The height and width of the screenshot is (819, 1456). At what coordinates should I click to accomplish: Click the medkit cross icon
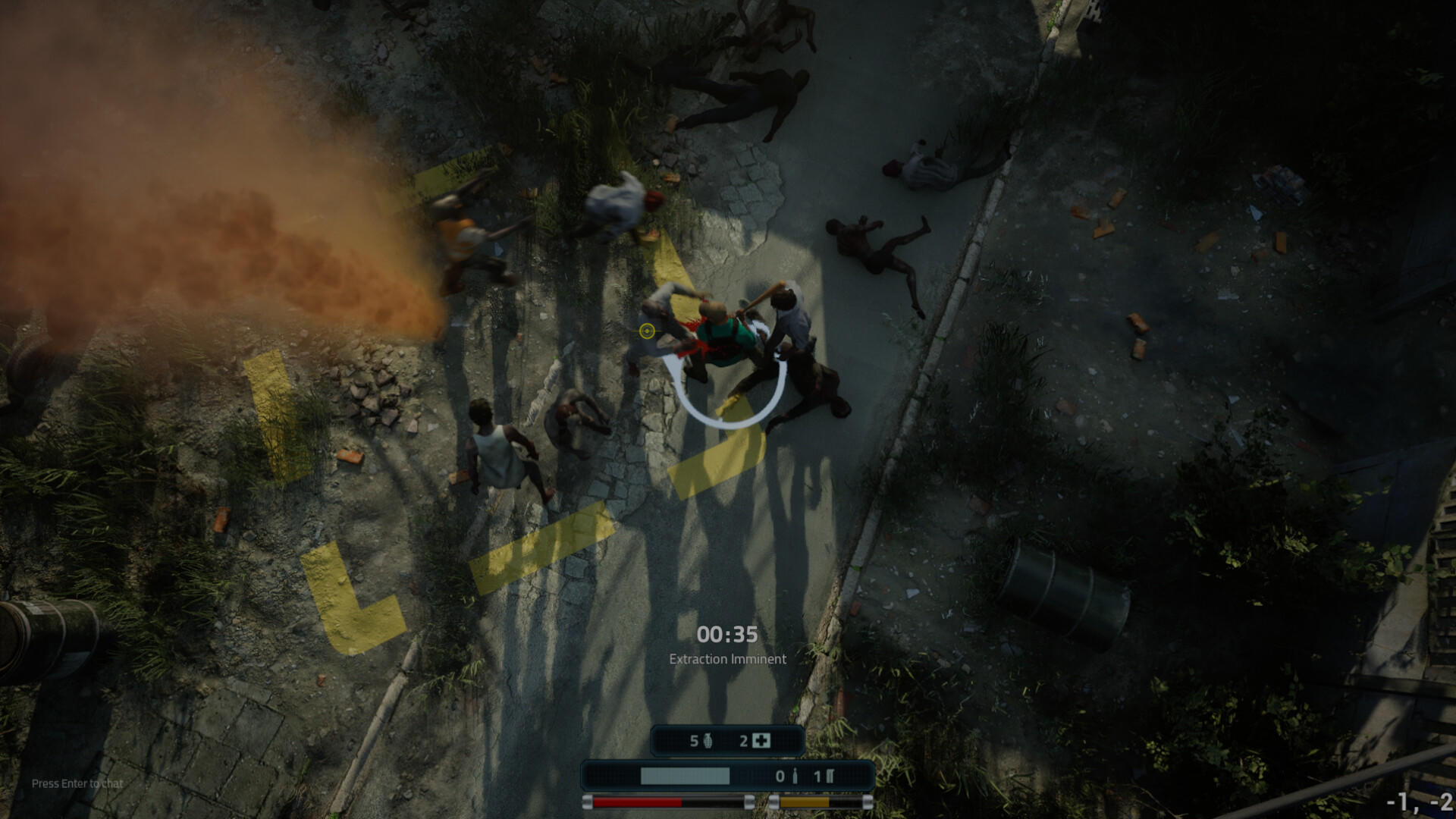tap(763, 741)
